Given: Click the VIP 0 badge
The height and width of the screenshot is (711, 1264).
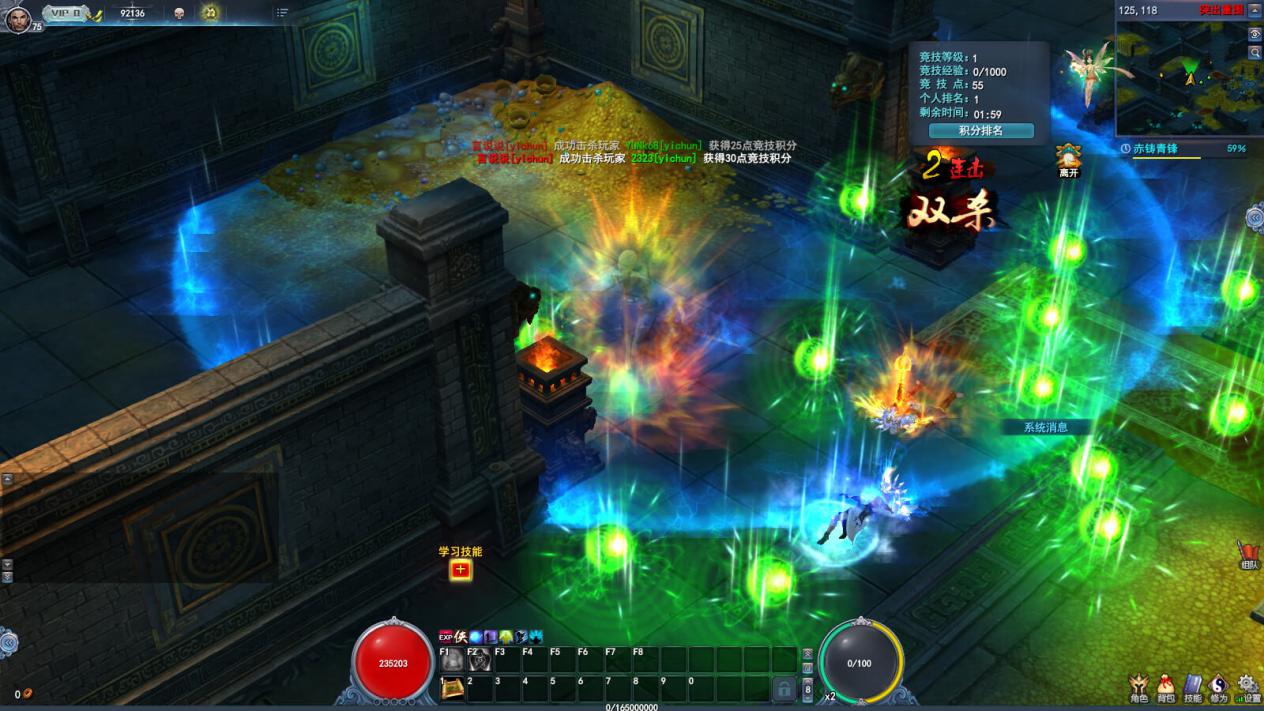Looking at the screenshot, I should click(x=67, y=14).
